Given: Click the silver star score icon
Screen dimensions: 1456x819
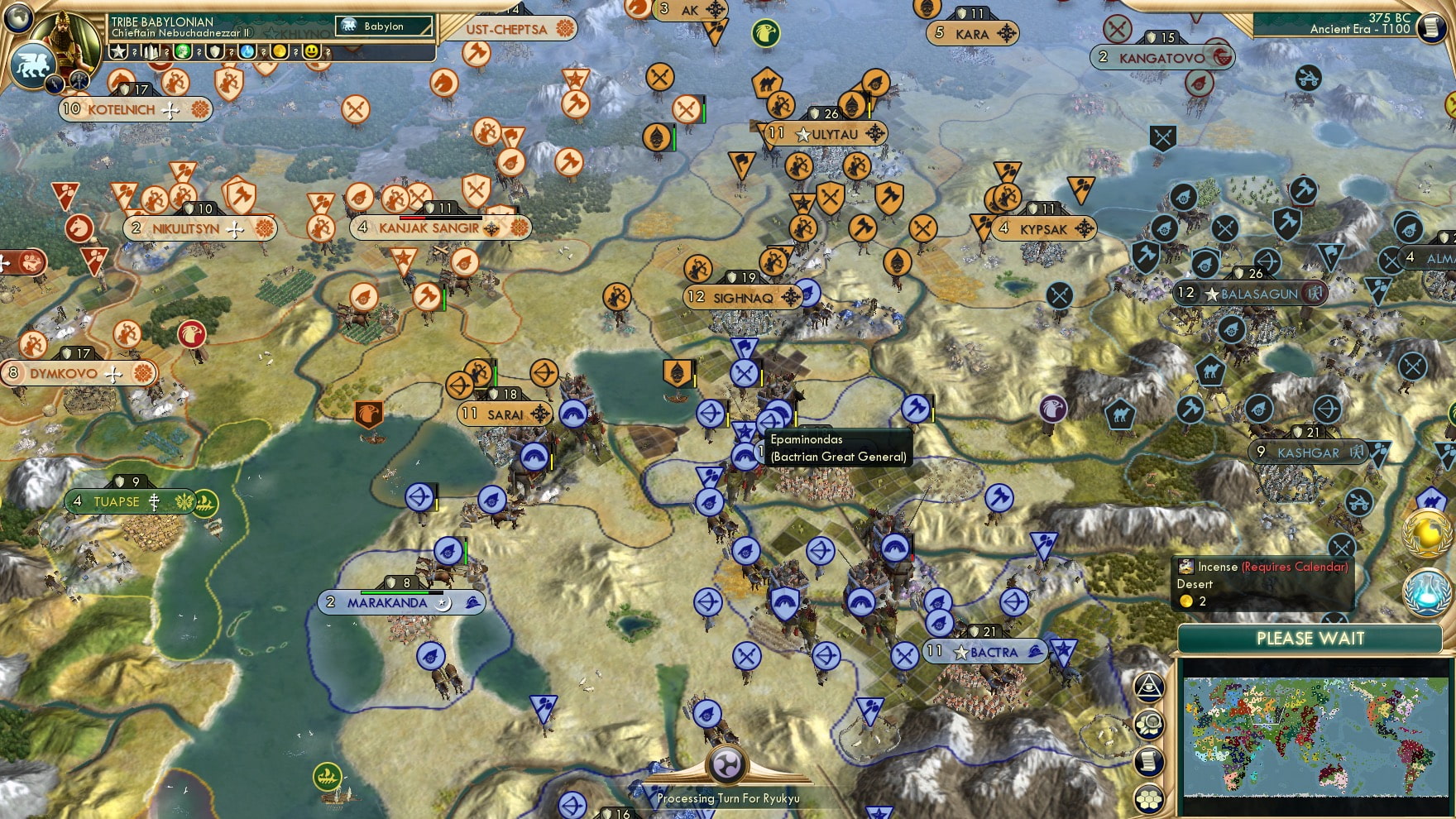Looking at the screenshot, I should (118, 51).
